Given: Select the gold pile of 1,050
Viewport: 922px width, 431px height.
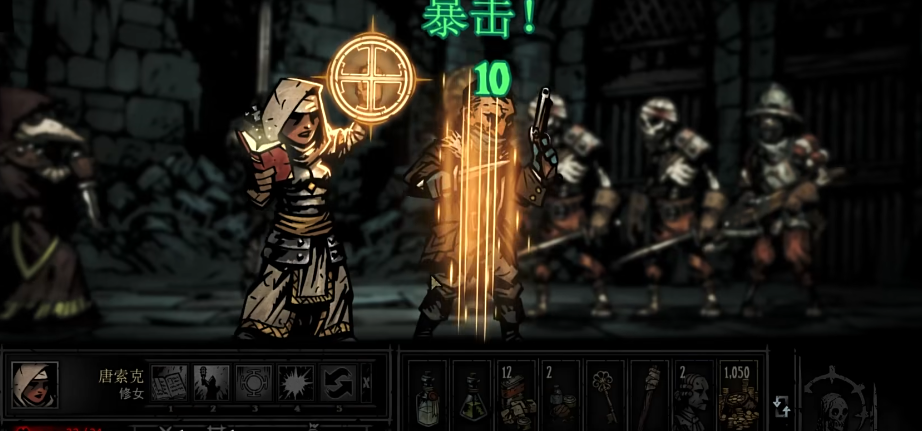Looking at the screenshot, I should (737, 393).
